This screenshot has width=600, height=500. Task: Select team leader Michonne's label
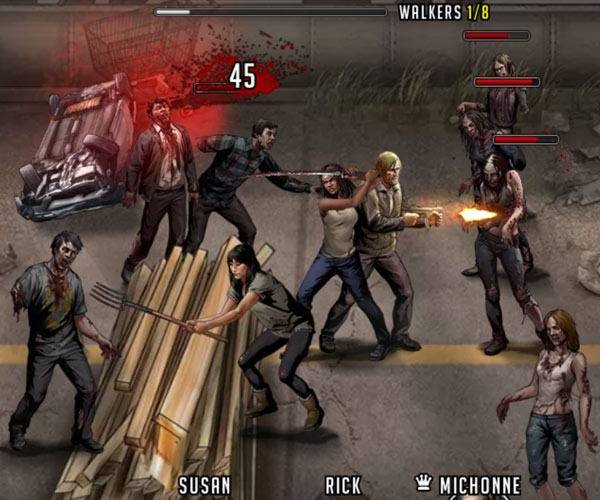[x=478, y=486]
